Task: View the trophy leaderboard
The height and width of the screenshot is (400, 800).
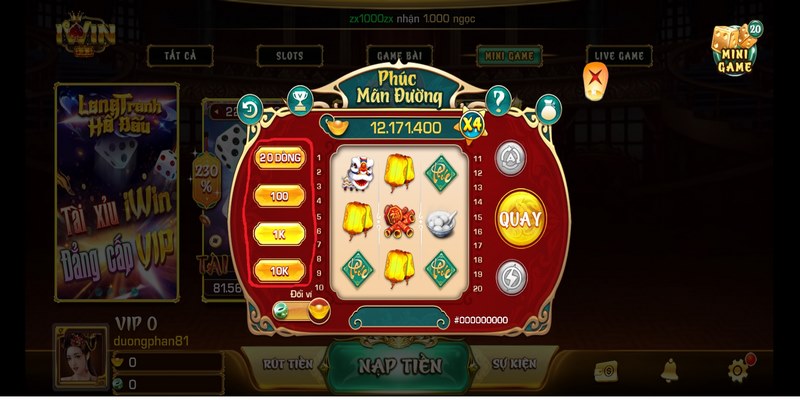Action: click(298, 98)
